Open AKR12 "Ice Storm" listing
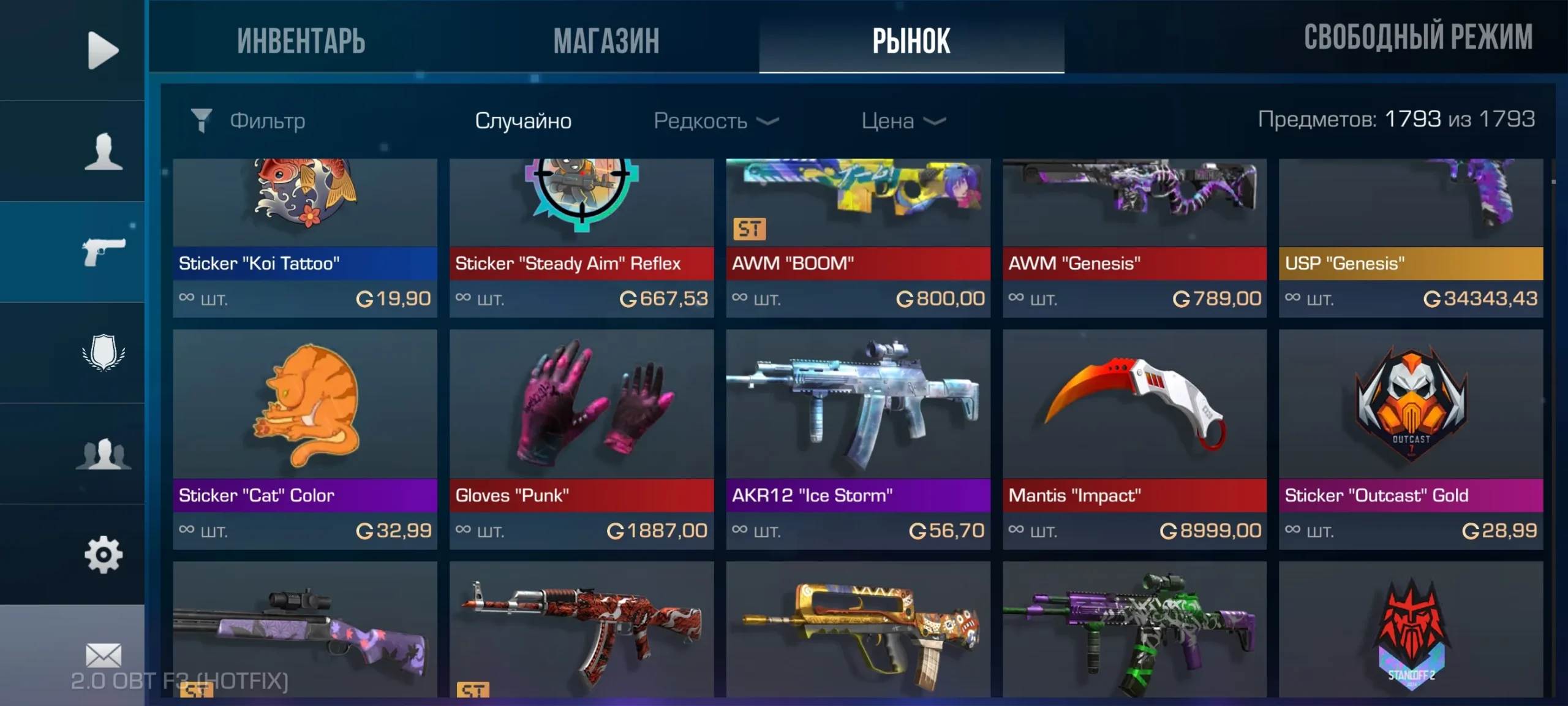 pos(858,438)
